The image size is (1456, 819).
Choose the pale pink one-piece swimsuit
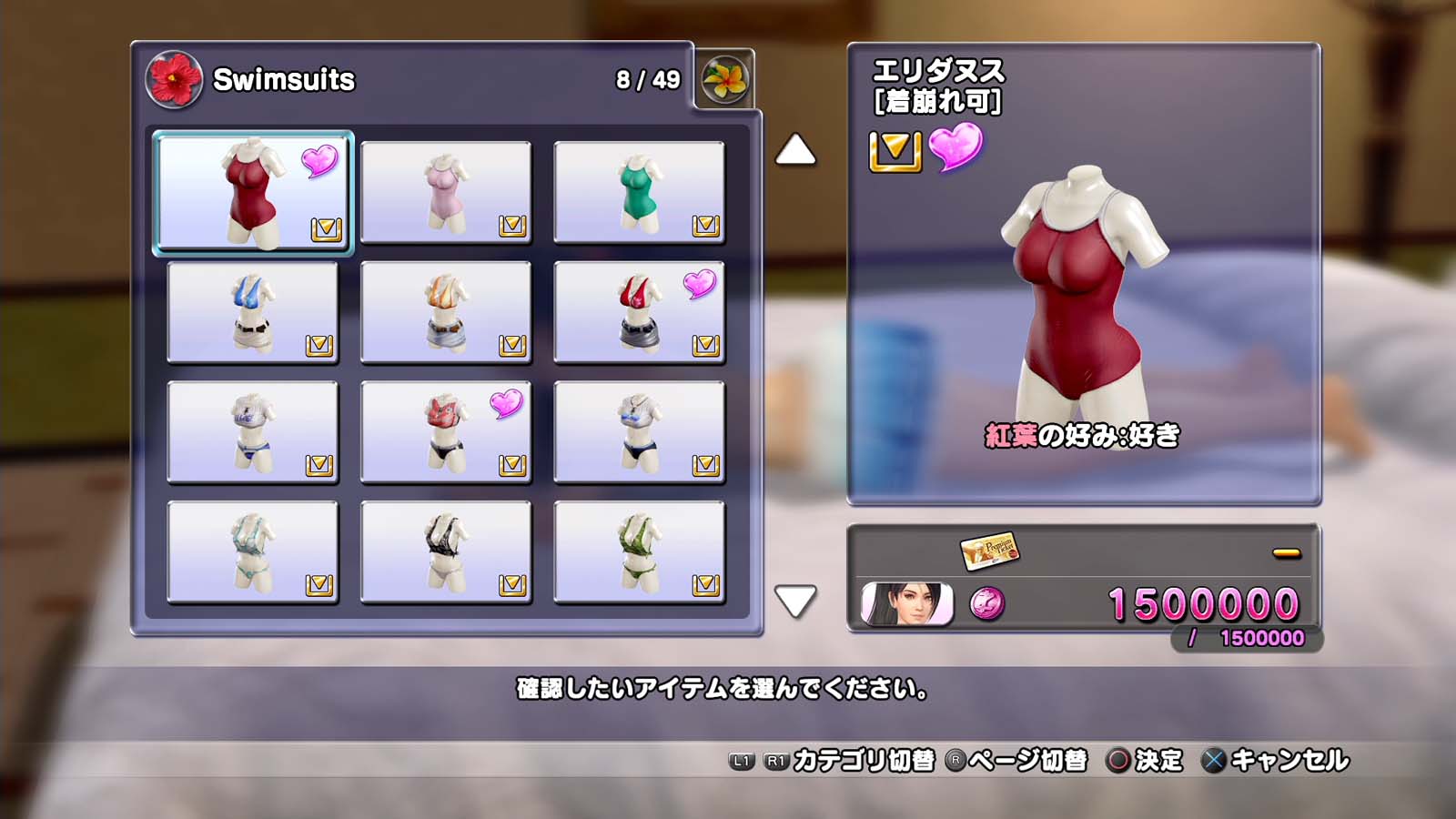tap(446, 192)
